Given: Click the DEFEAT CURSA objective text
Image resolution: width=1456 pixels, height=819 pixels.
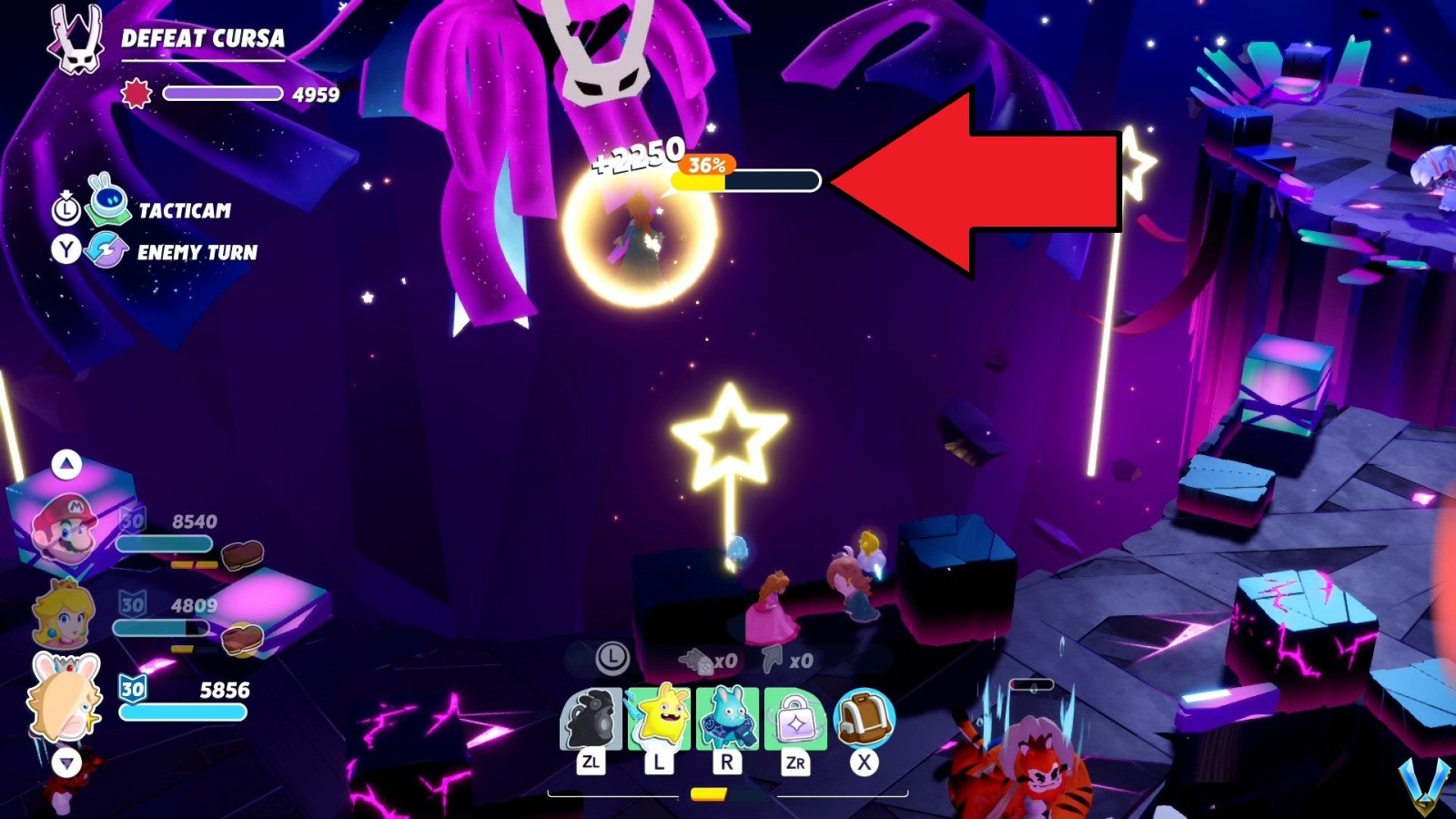Looking at the screenshot, I should [201, 39].
